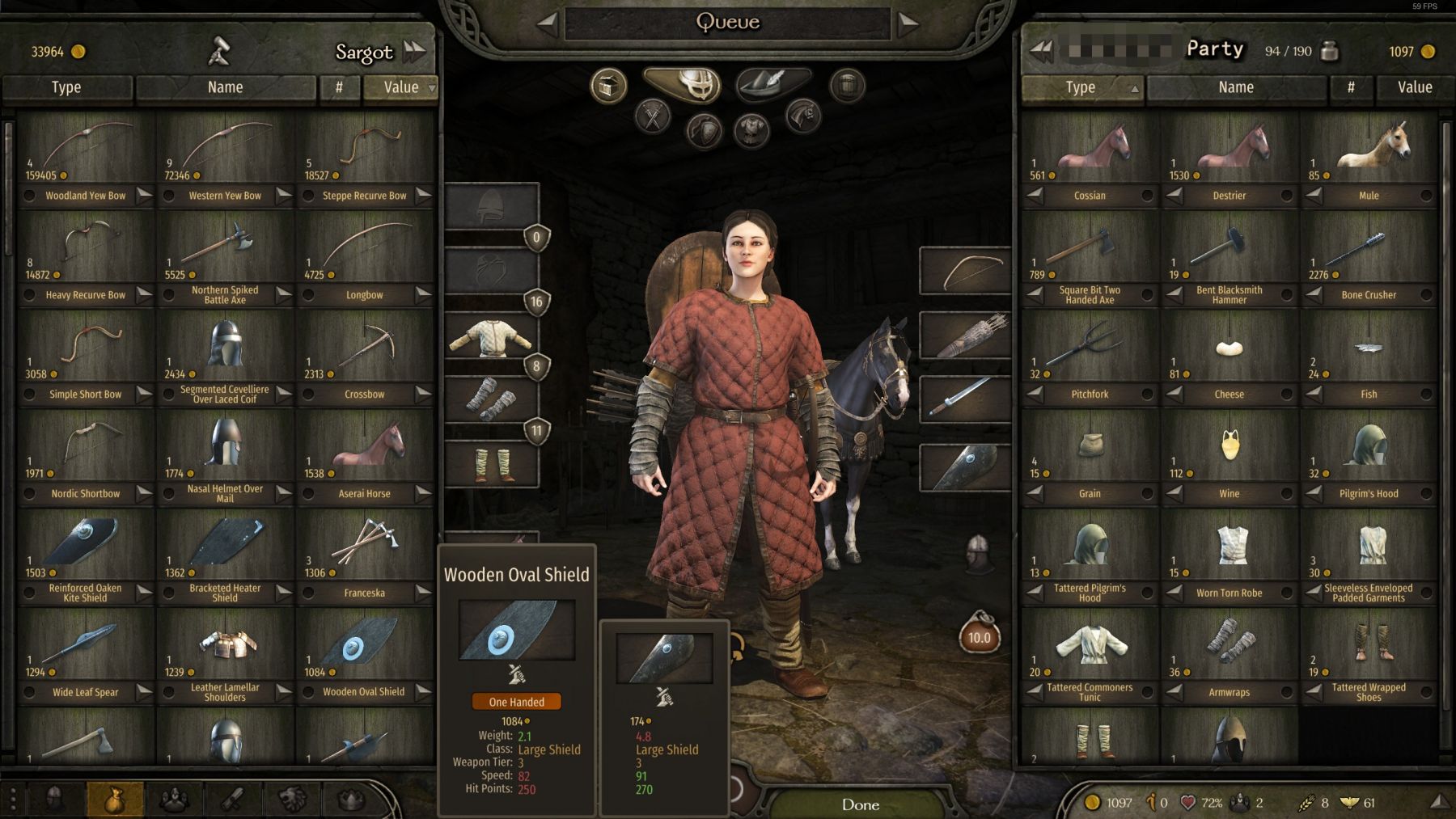
Task: Buy all items with Sargot's double arrow
Action: point(415,52)
